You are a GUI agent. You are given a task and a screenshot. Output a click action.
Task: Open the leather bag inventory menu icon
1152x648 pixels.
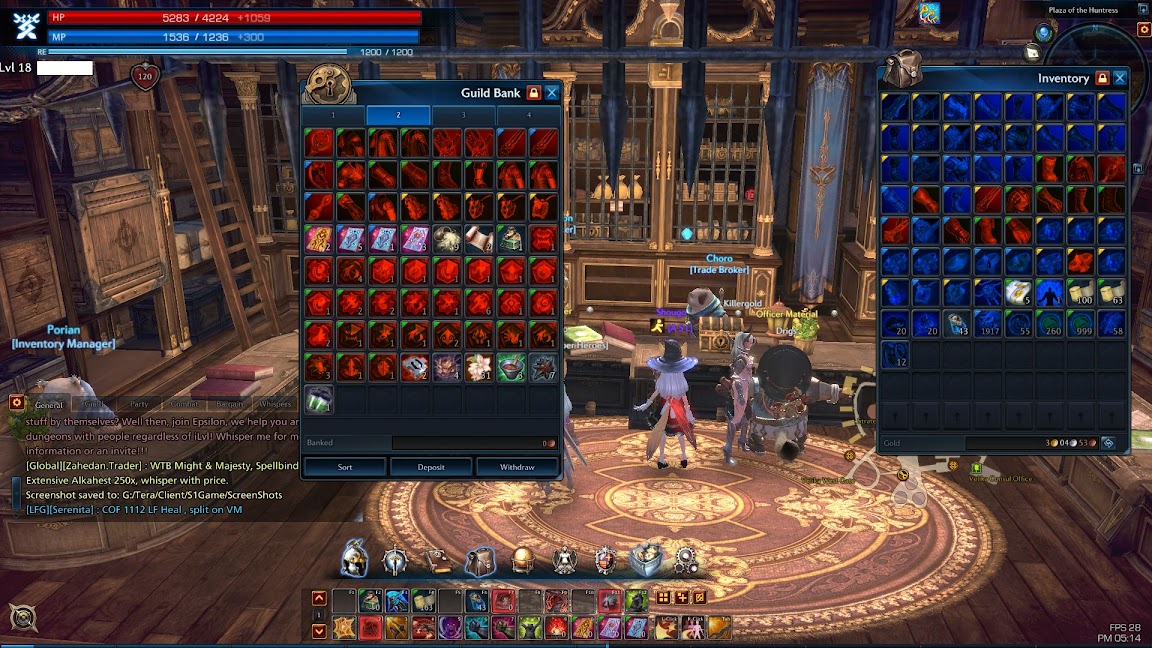(x=480, y=560)
